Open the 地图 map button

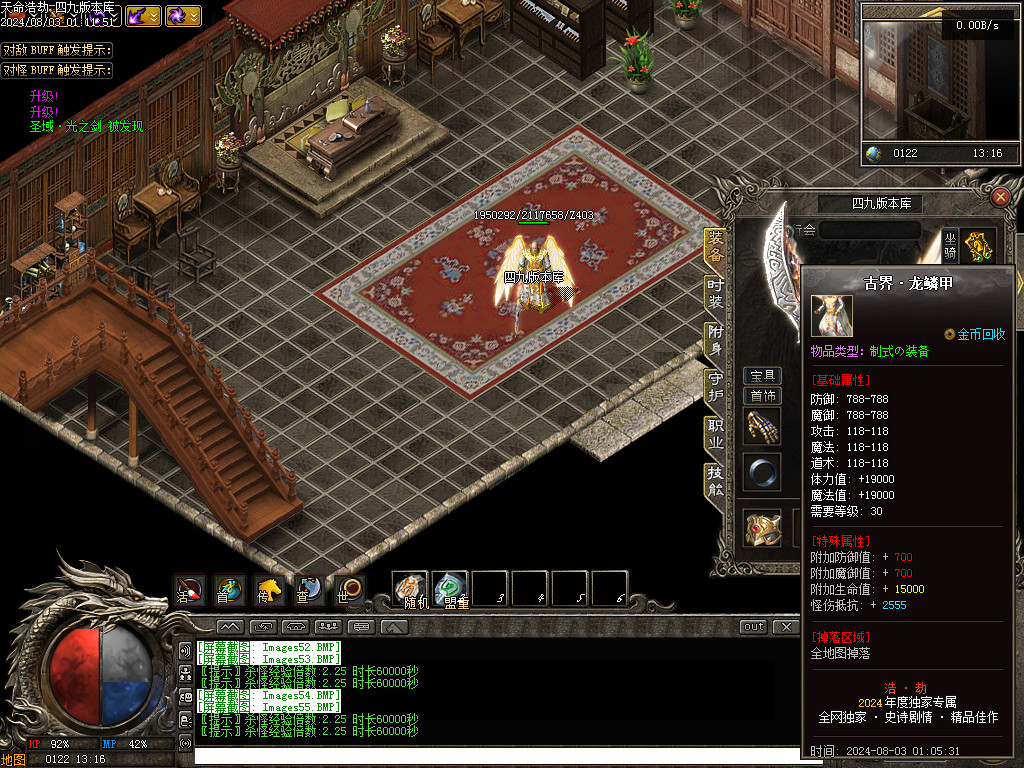pos(14,760)
